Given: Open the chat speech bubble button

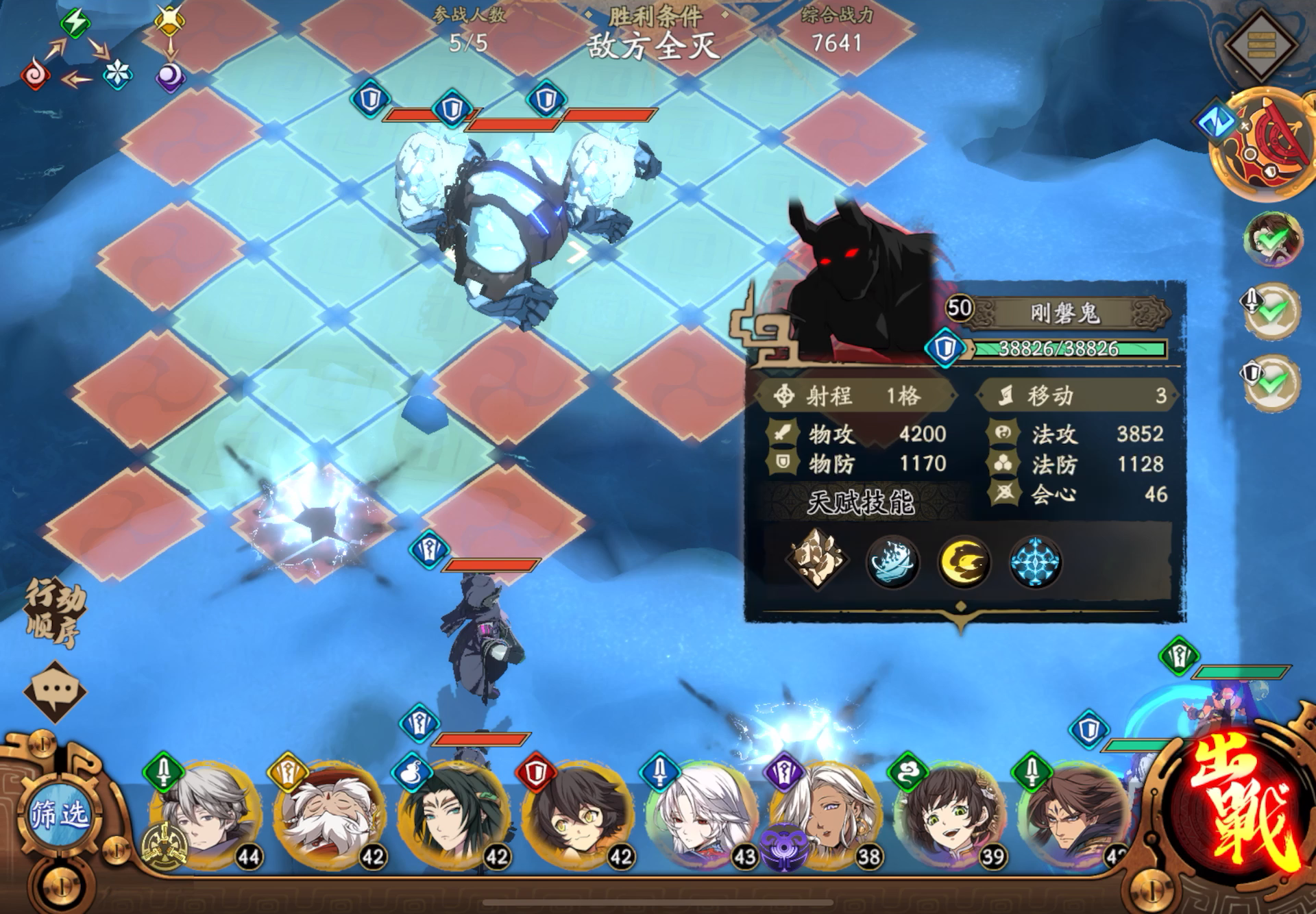Looking at the screenshot, I should 55,690.
